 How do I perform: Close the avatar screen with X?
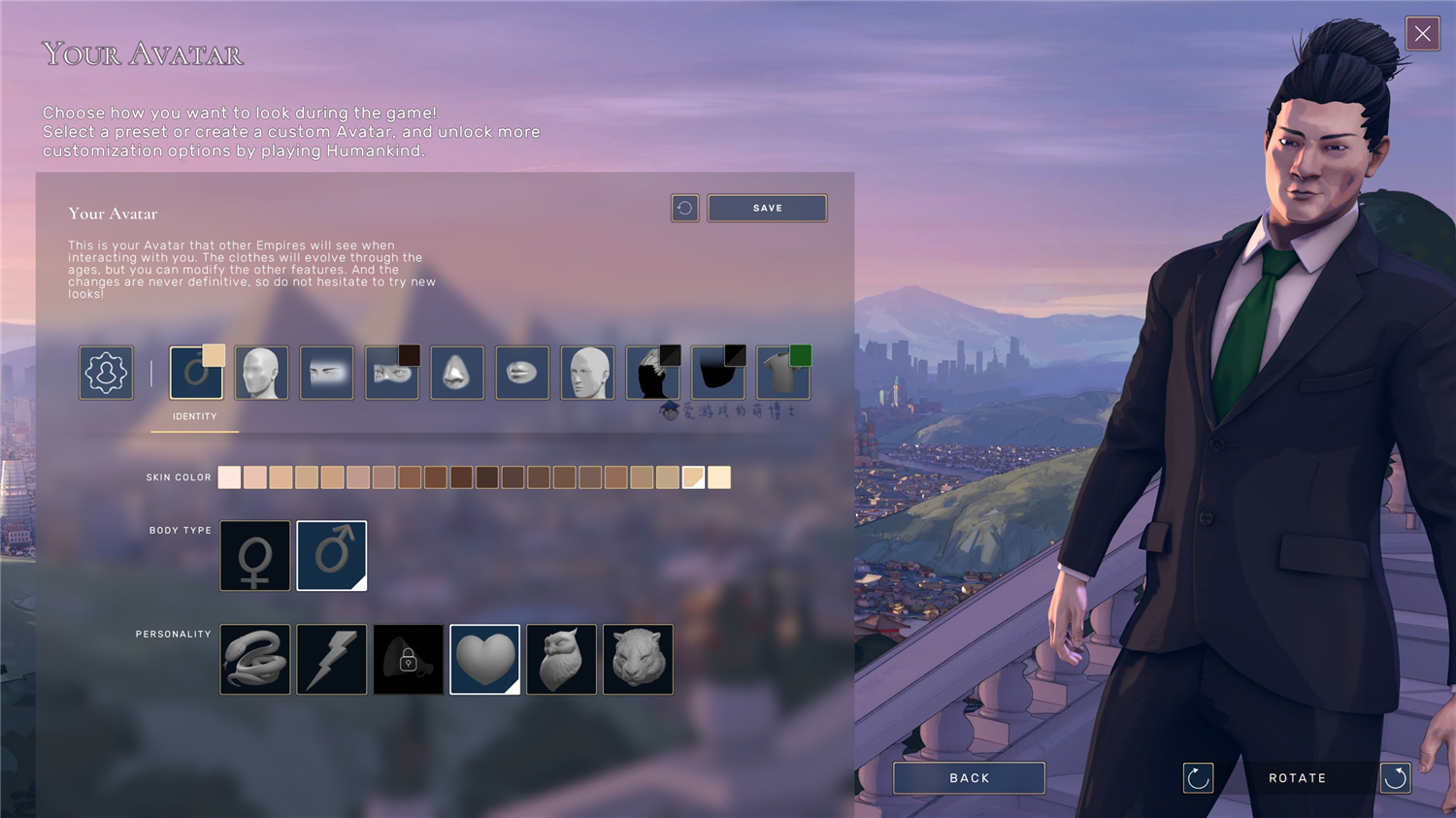pyautogui.click(x=1422, y=34)
